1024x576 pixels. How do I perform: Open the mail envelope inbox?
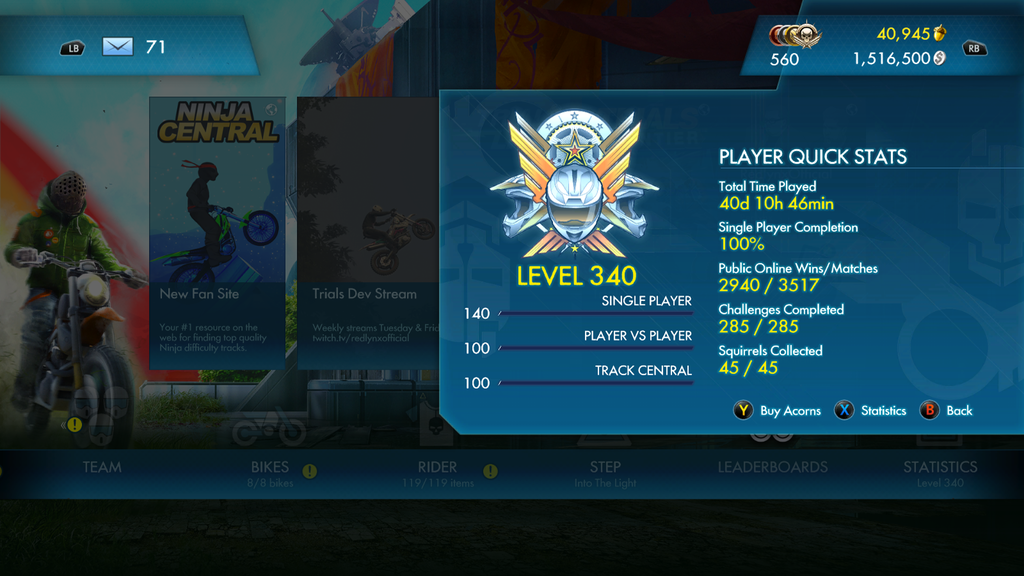pyautogui.click(x=118, y=46)
